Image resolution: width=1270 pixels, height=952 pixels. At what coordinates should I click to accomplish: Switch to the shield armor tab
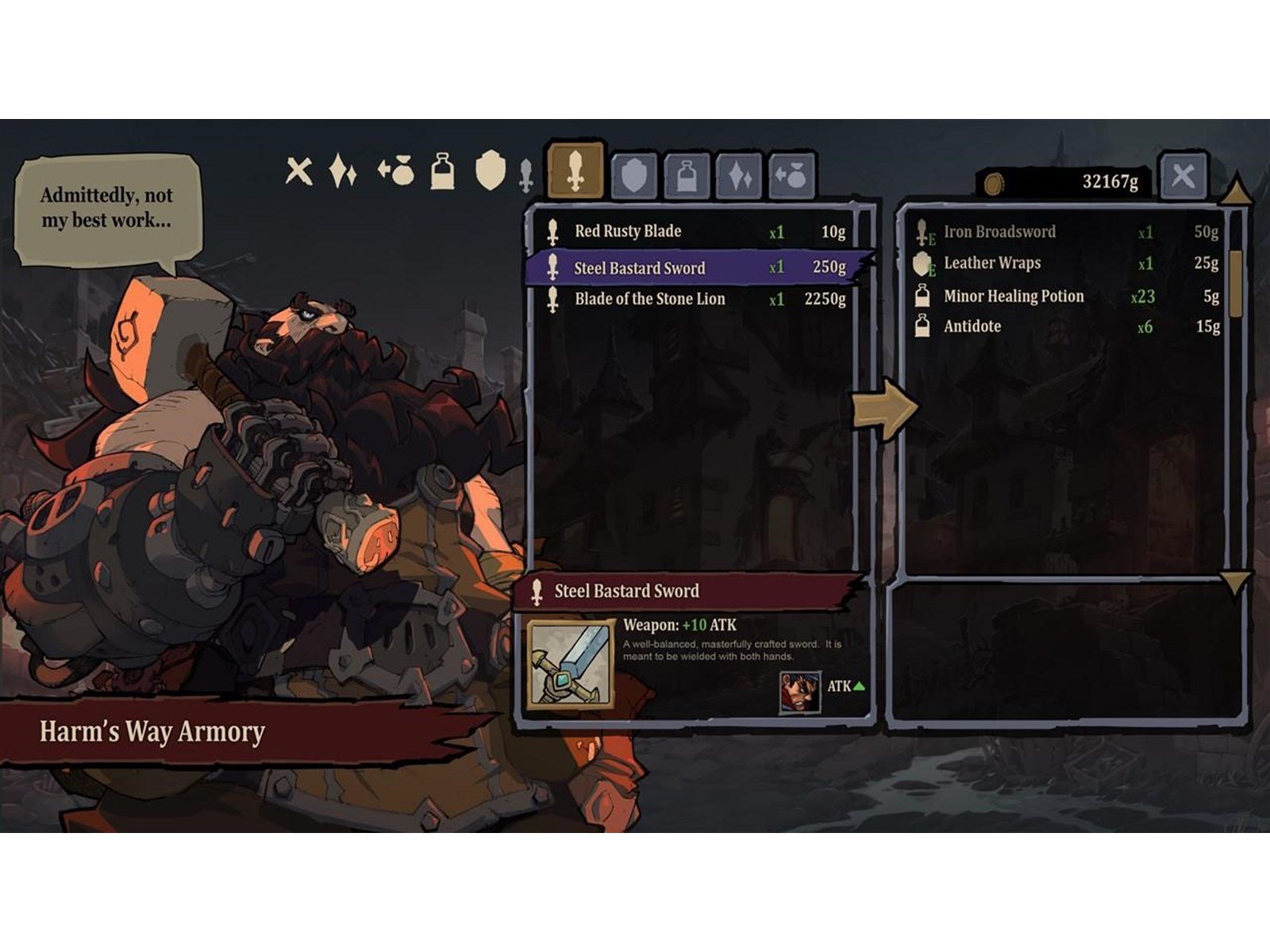pyautogui.click(x=633, y=176)
